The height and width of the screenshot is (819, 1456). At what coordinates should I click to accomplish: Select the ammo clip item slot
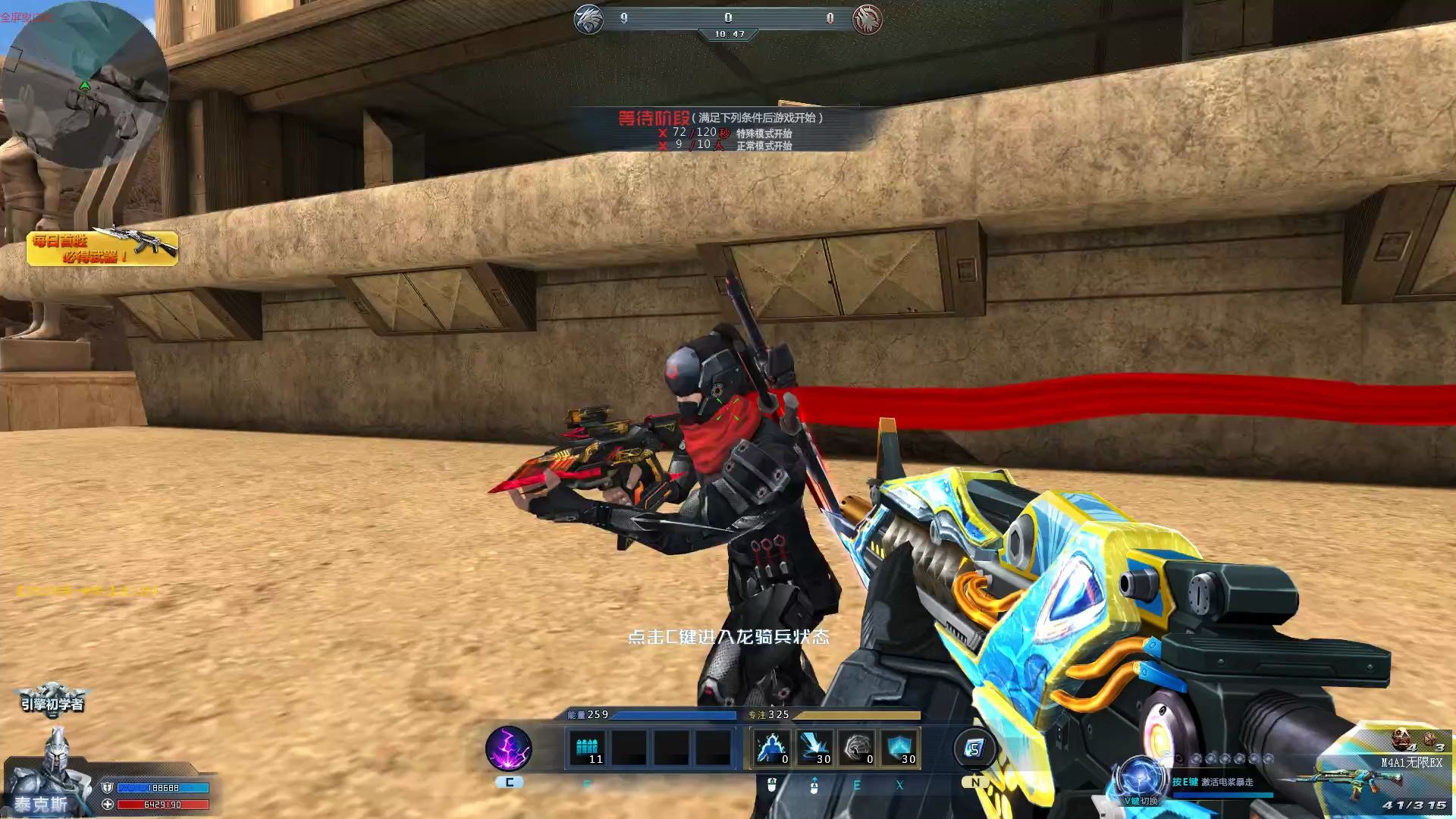(588, 748)
